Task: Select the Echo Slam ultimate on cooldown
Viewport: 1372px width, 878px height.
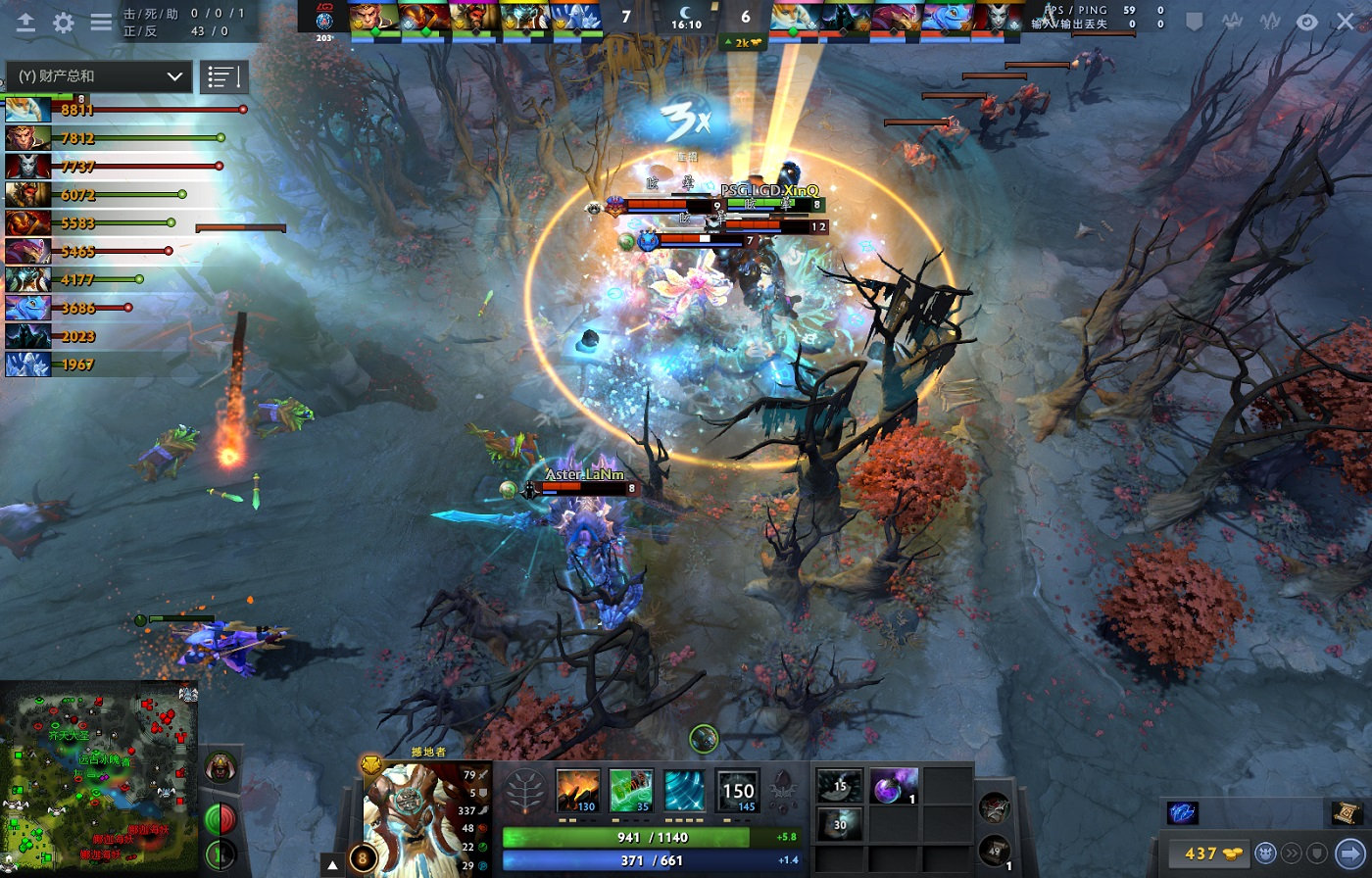Action: [737, 790]
